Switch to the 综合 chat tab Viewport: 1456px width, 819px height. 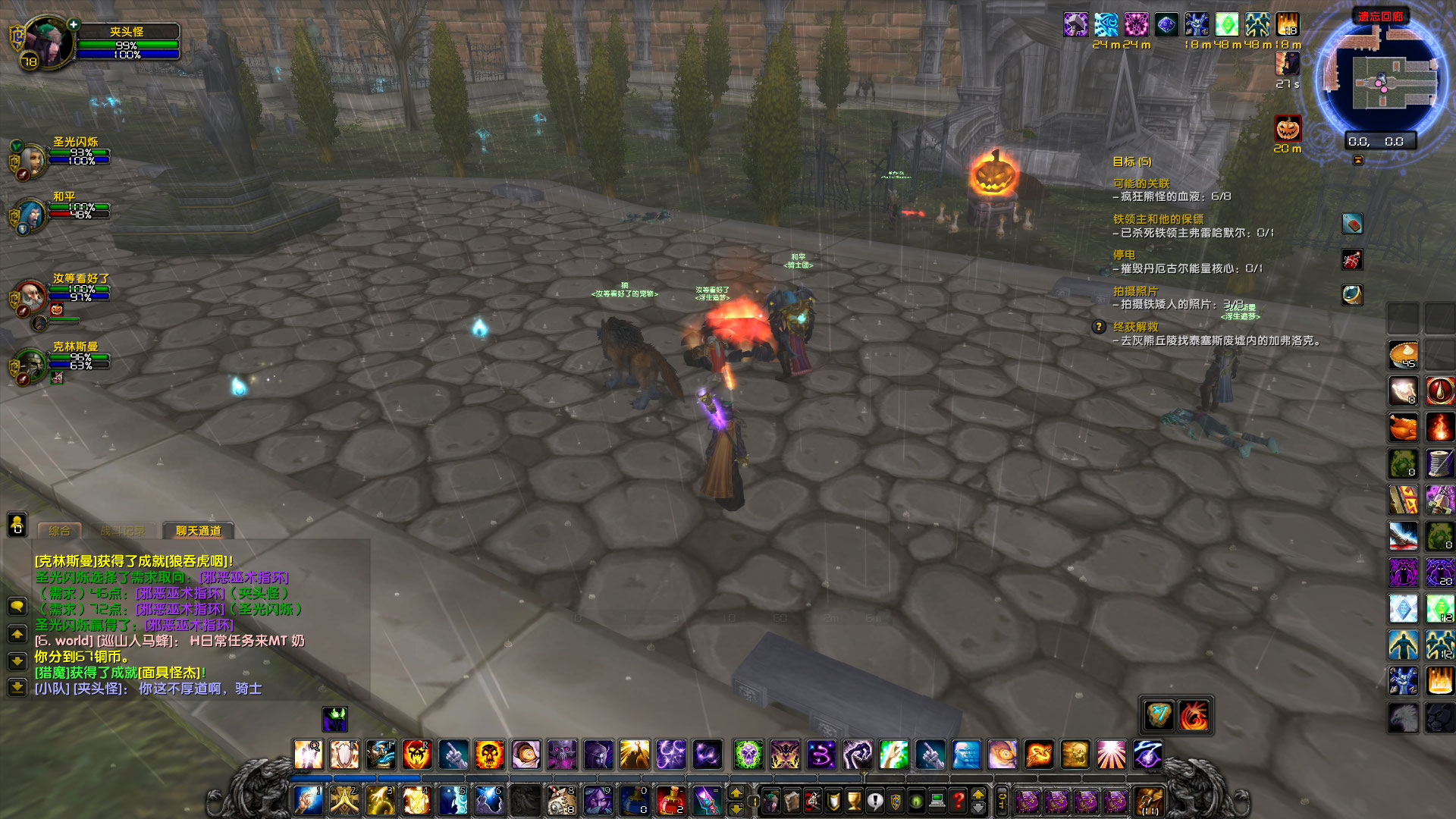[59, 531]
